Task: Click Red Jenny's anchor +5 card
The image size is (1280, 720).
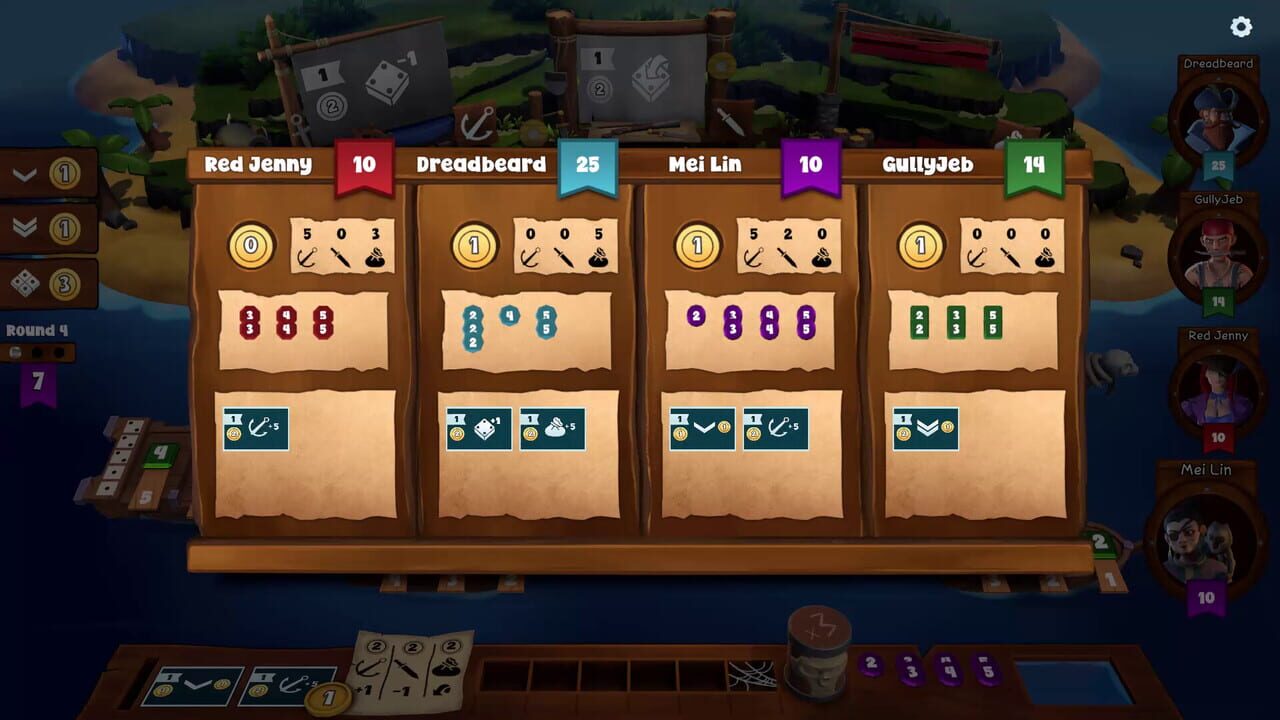Action: pos(256,428)
